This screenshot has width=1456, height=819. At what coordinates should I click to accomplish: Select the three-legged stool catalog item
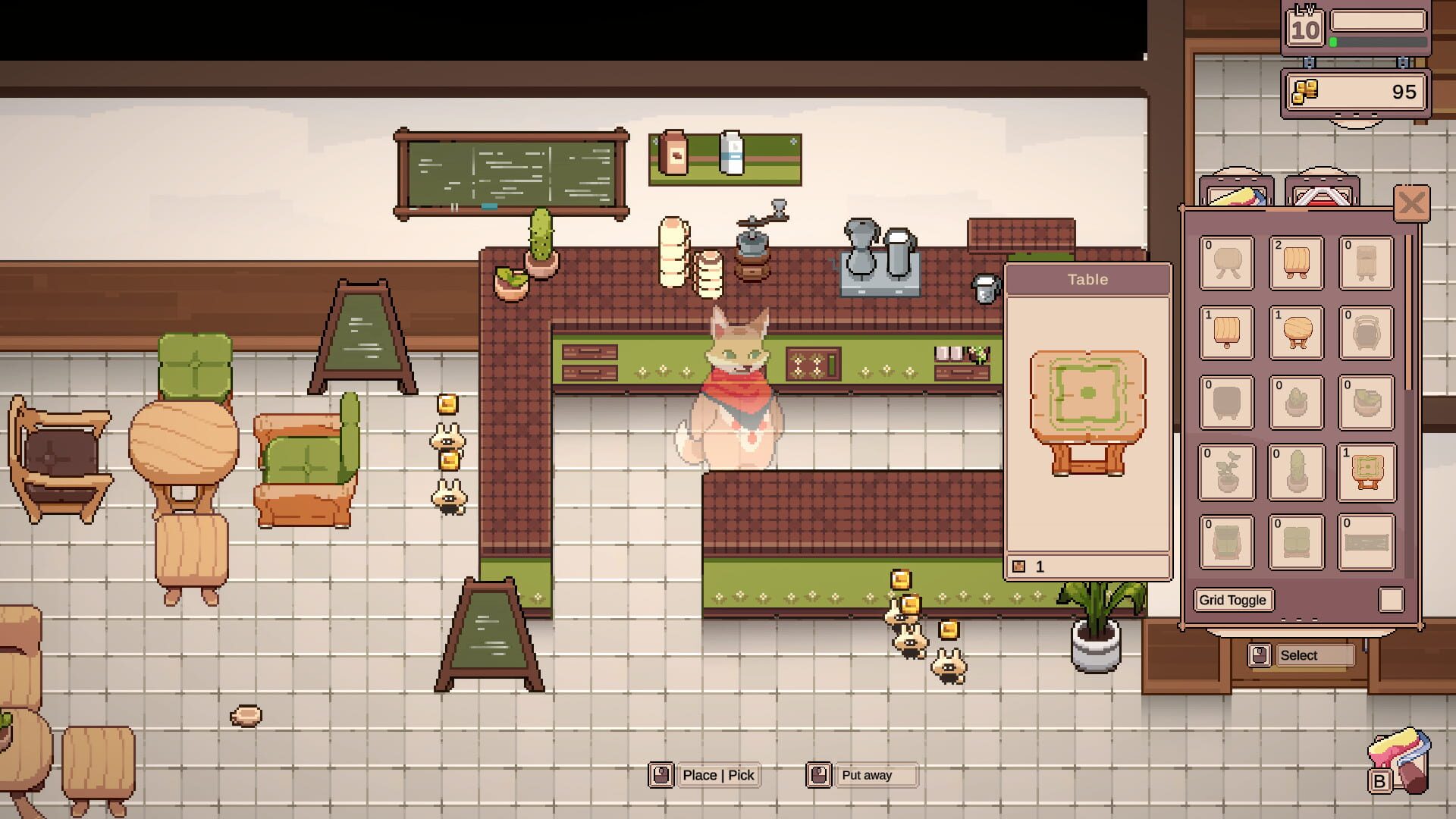click(1226, 263)
